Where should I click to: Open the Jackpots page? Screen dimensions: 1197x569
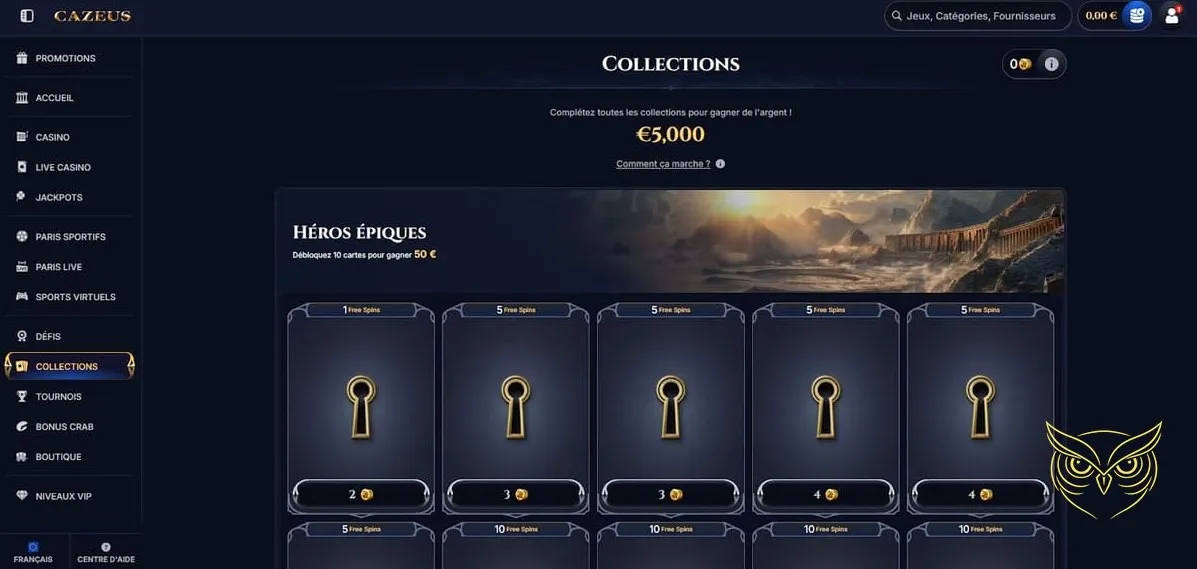[x=59, y=197]
